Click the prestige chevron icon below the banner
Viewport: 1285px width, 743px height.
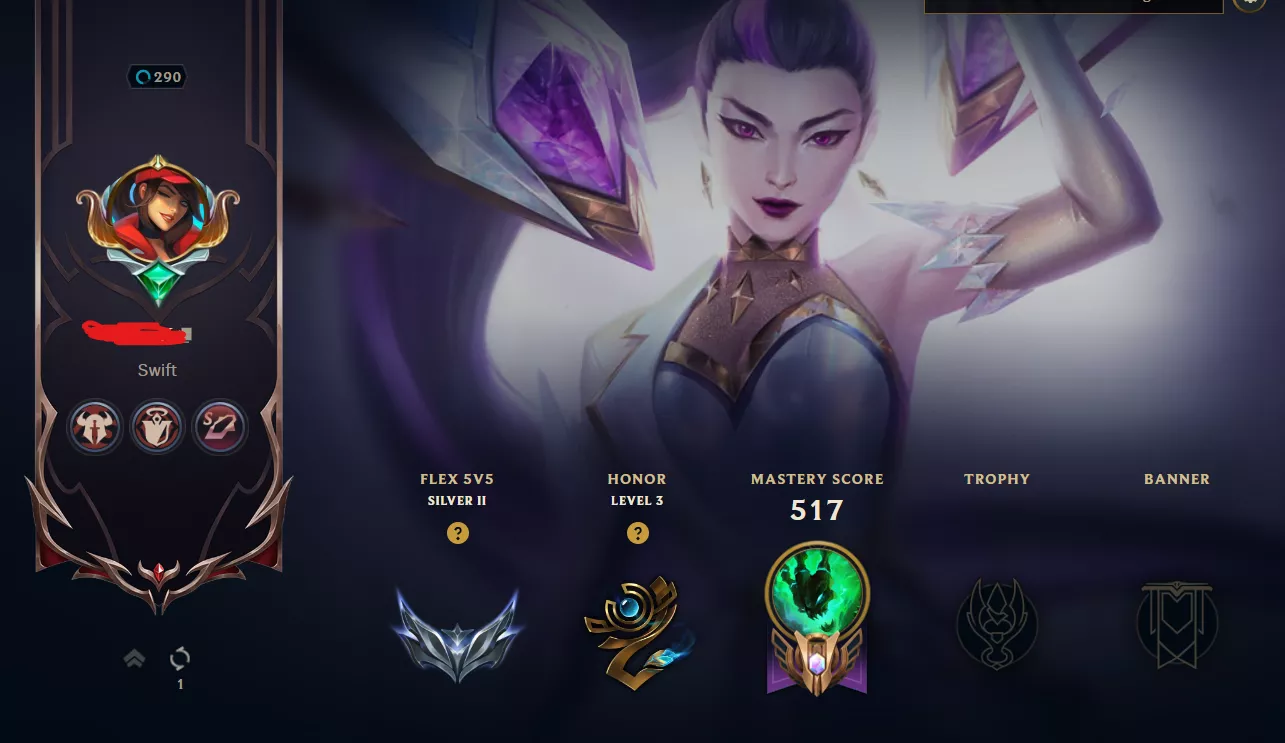pos(134,658)
